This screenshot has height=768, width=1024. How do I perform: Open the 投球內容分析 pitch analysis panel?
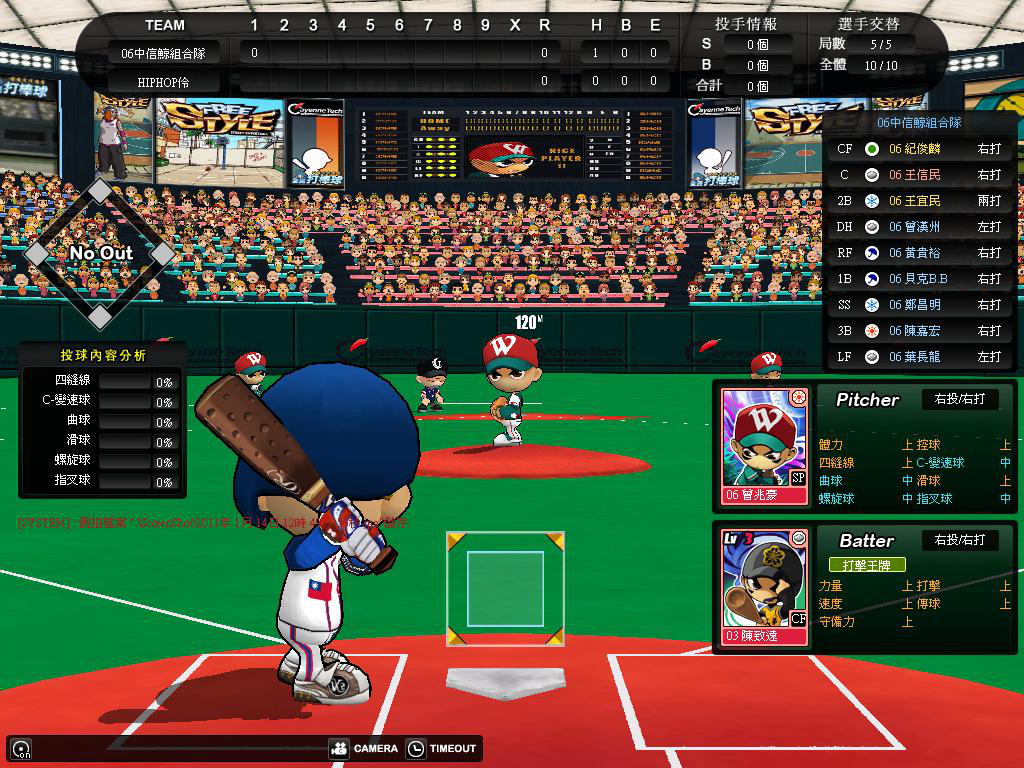point(102,355)
